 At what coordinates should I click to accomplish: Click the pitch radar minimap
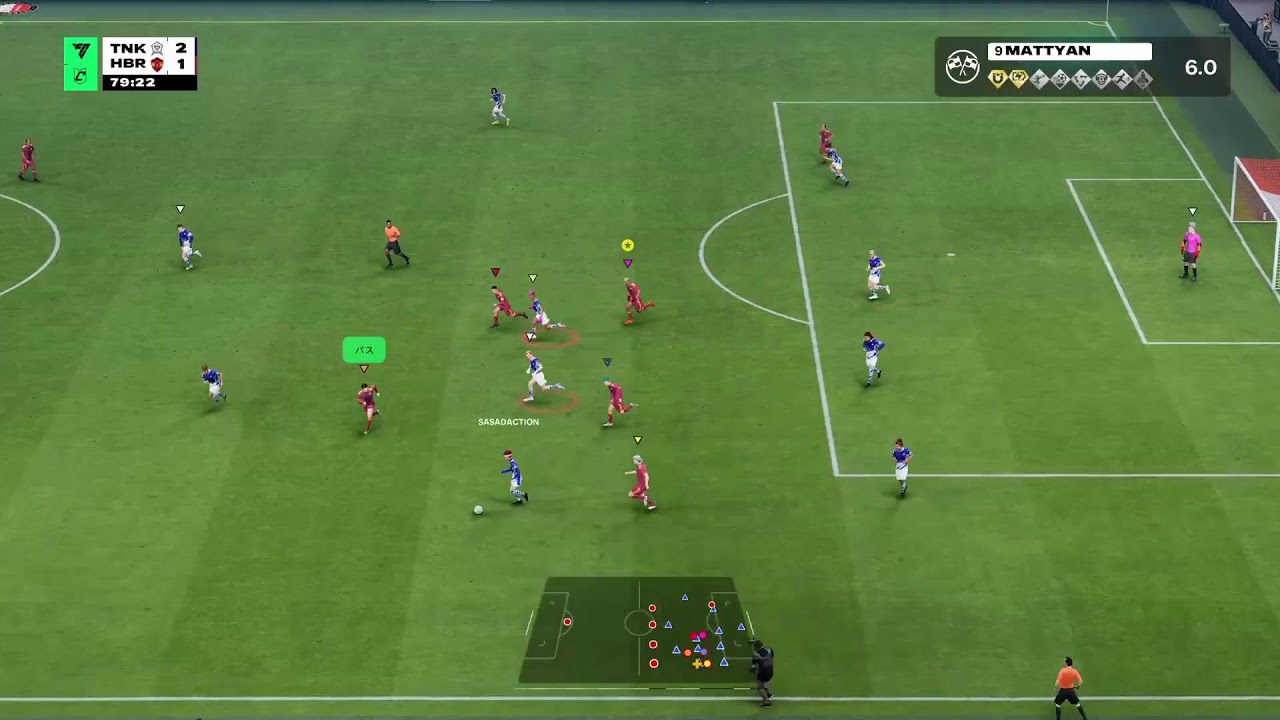click(x=637, y=630)
